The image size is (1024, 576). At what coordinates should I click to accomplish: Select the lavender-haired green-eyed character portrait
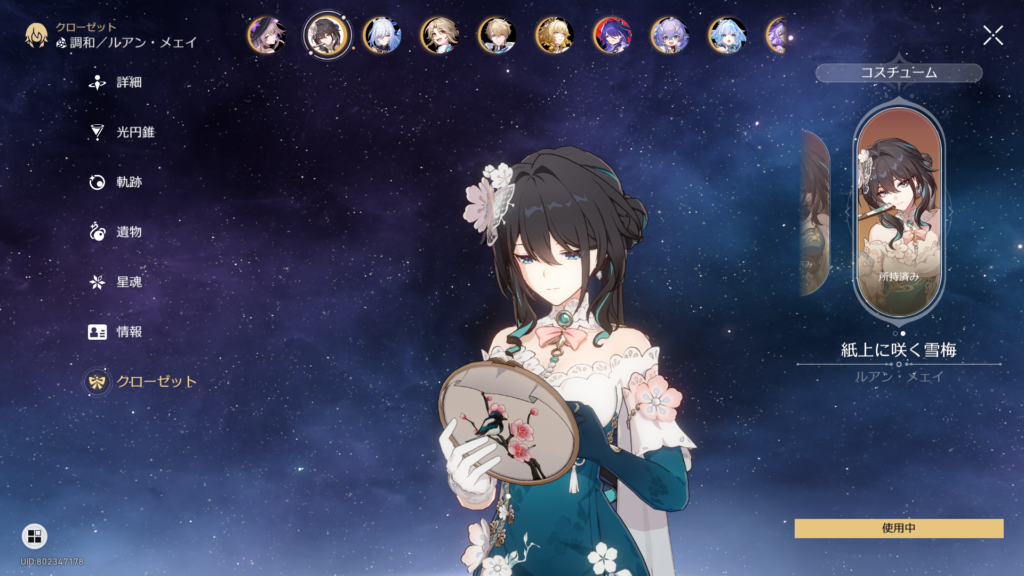669,36
